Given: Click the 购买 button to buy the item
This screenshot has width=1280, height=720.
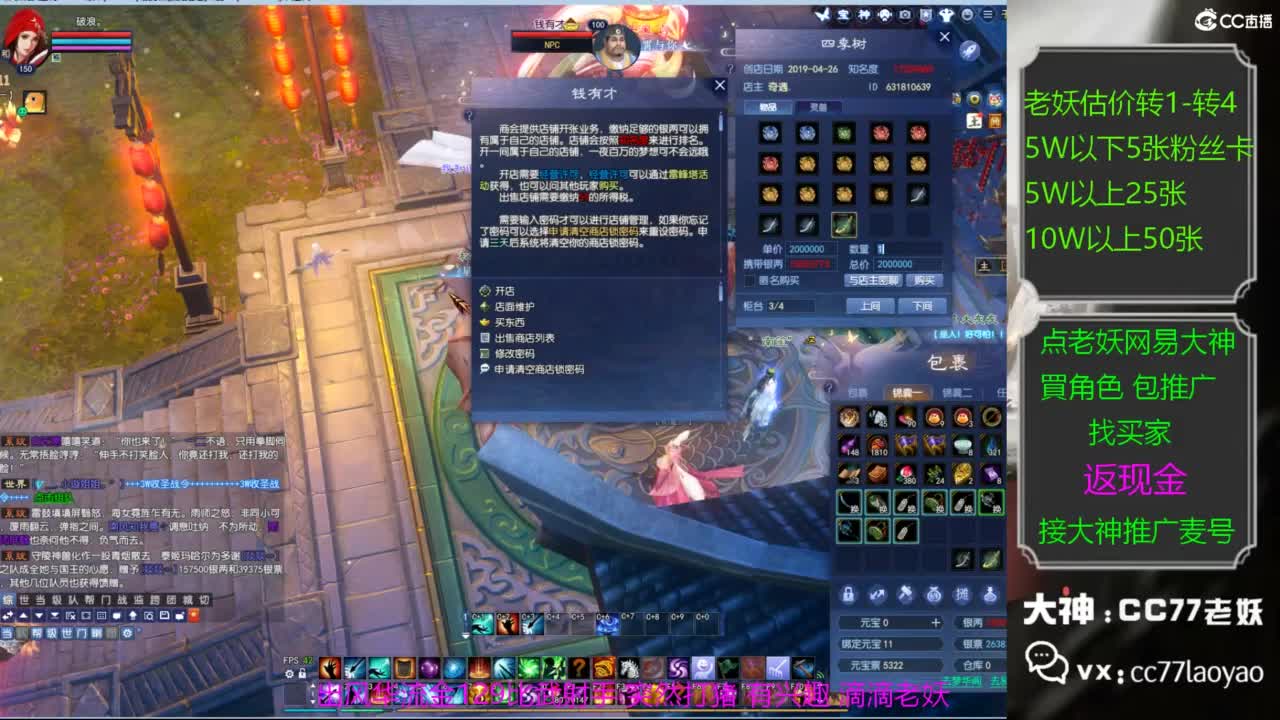Looking at the screenshot, I should [925, 281].
